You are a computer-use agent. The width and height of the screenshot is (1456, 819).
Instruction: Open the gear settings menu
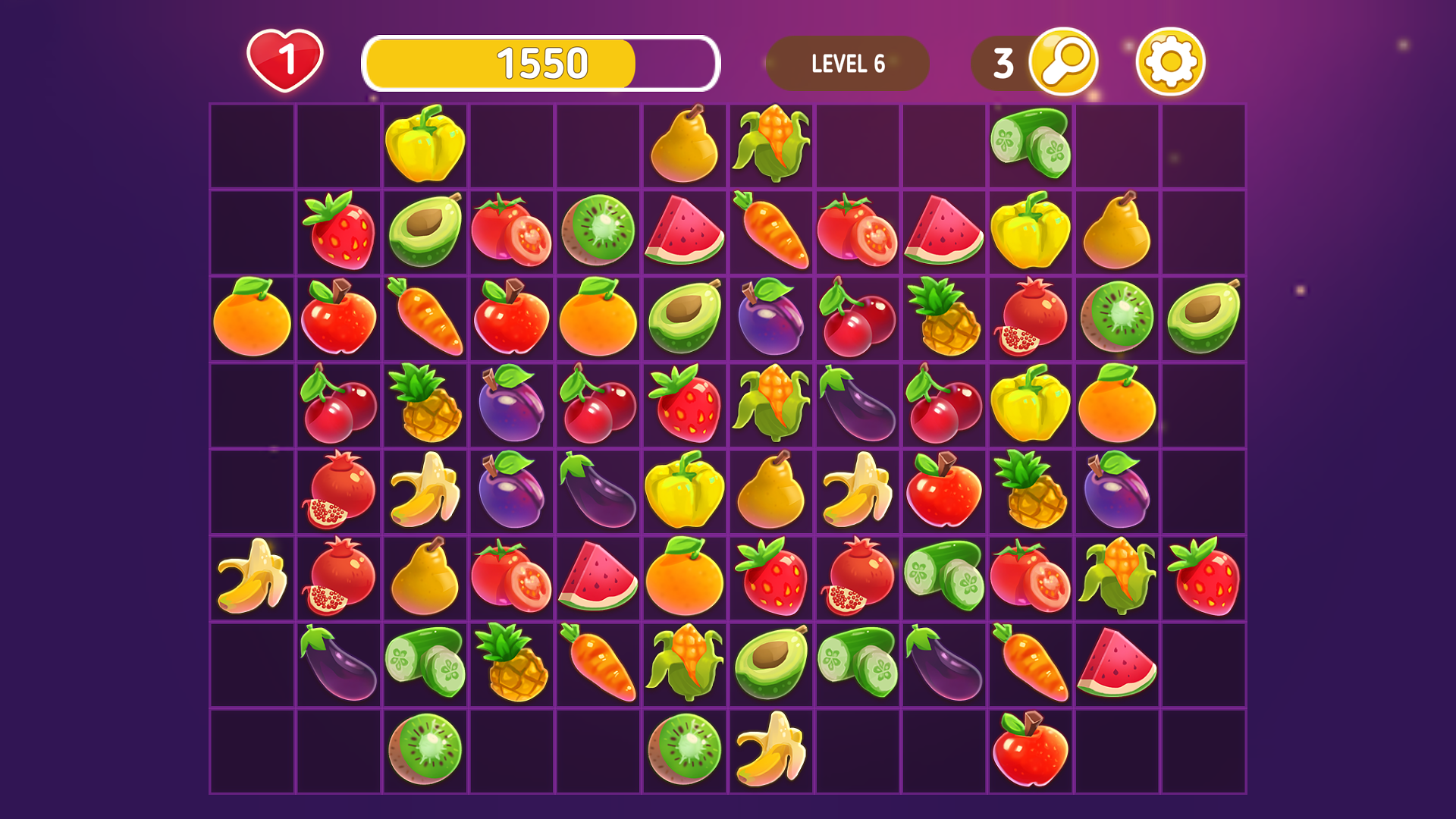tap(1170, 61)
